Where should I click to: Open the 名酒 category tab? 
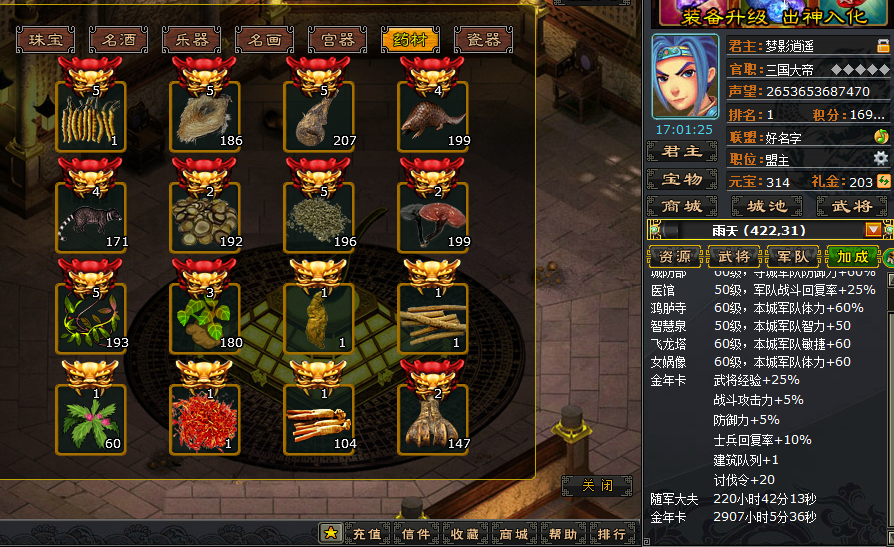click(118, 40)
